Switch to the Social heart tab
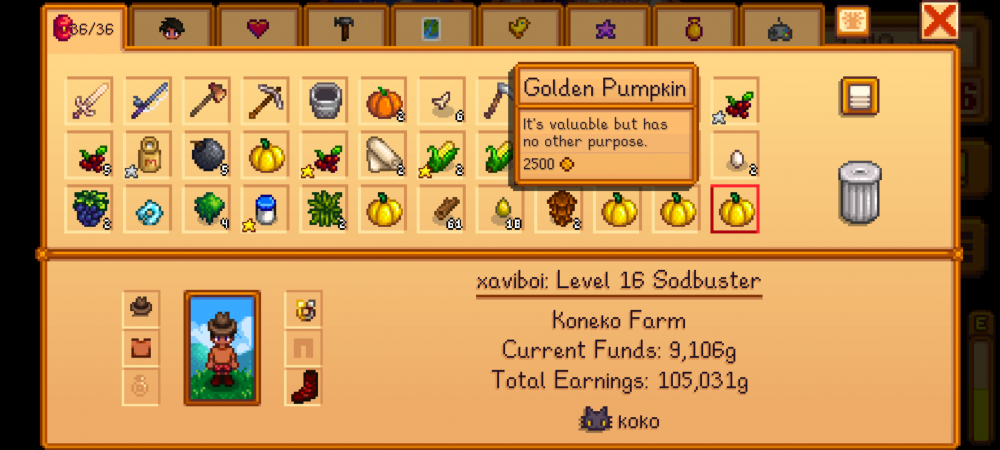 (x=258, y=28)
